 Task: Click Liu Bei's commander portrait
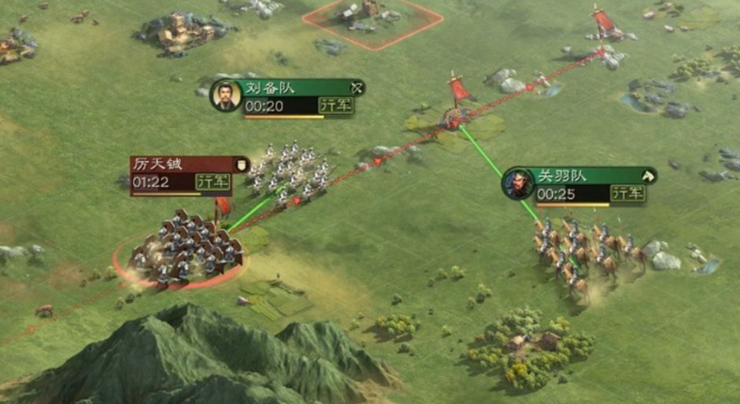click(226, 96)
